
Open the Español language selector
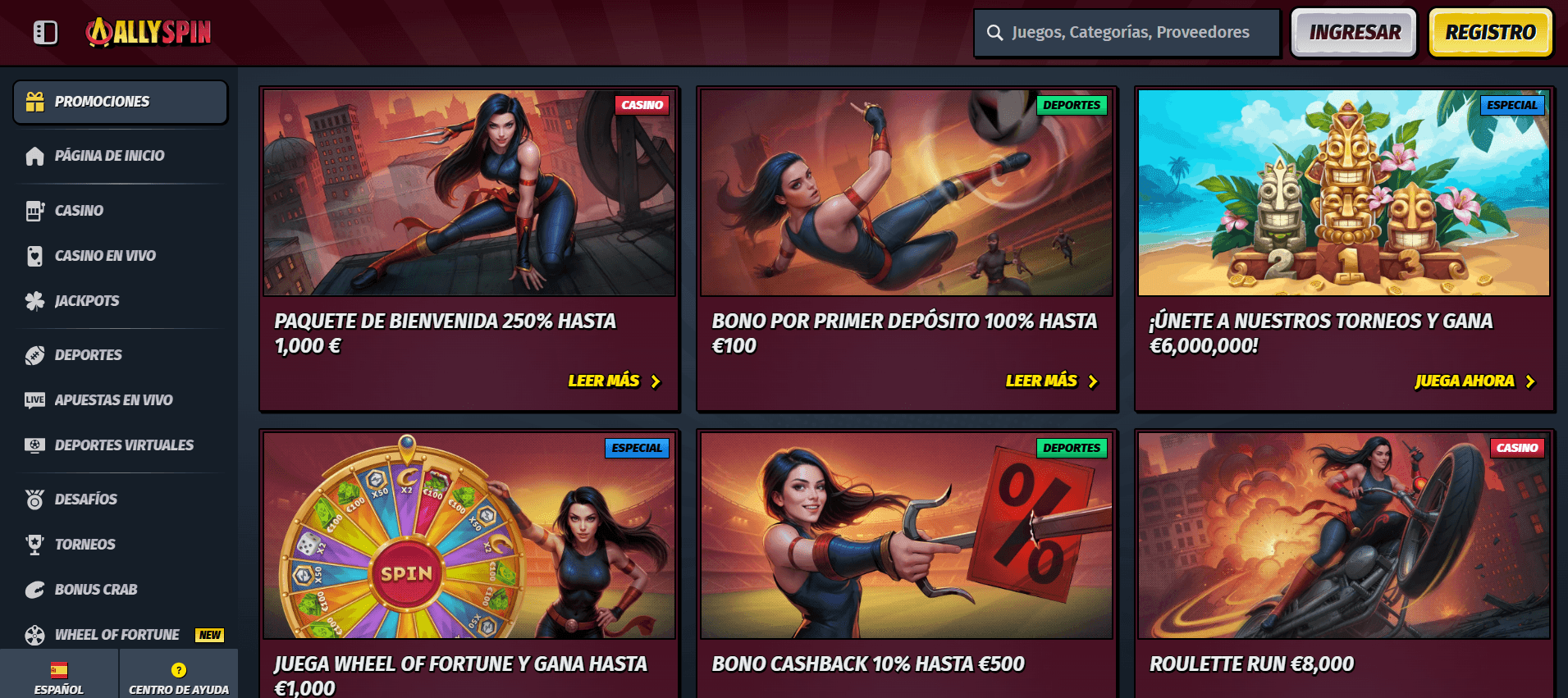57,671
